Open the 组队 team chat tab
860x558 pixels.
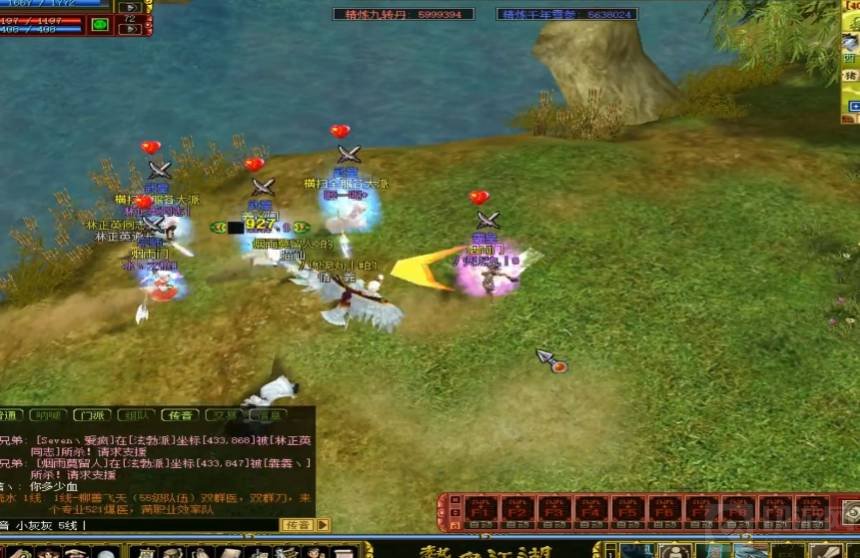pos(136,415)
